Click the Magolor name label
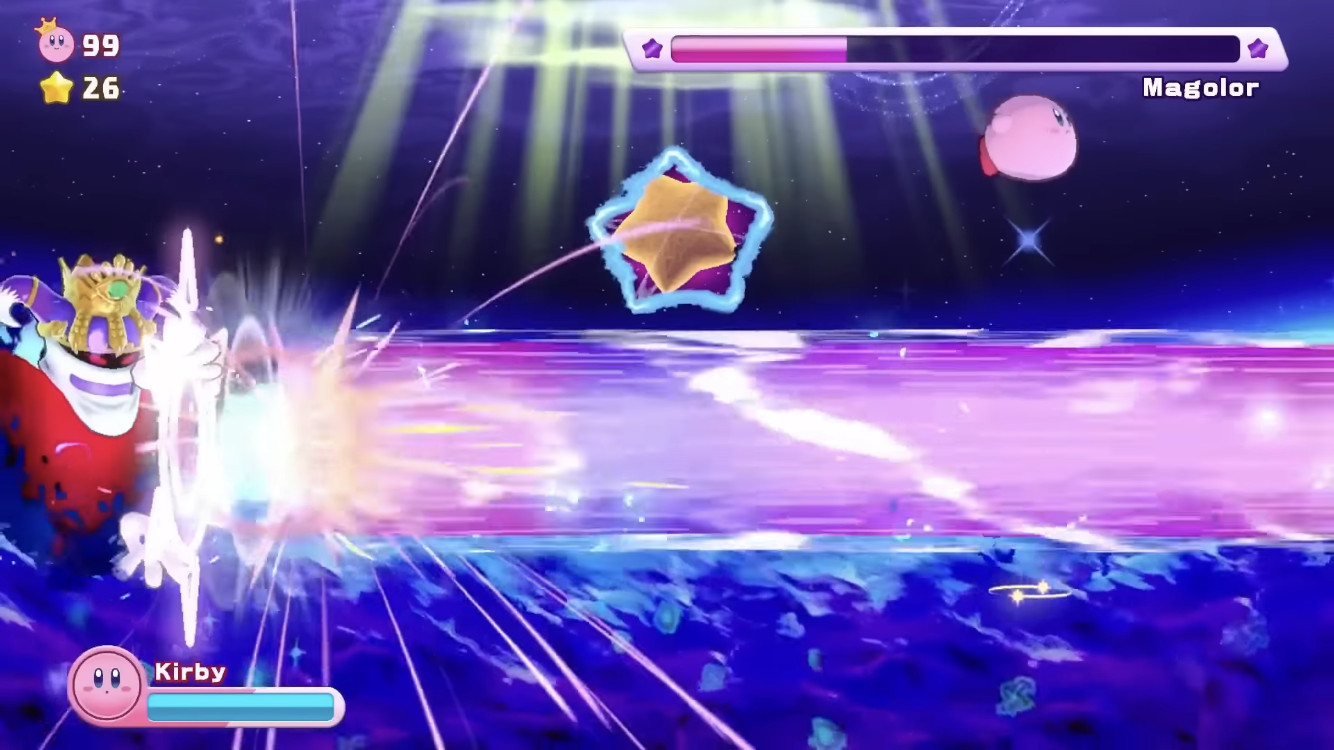The width and height of the screenshot is (1334, 750). (x=1200, y=87)
